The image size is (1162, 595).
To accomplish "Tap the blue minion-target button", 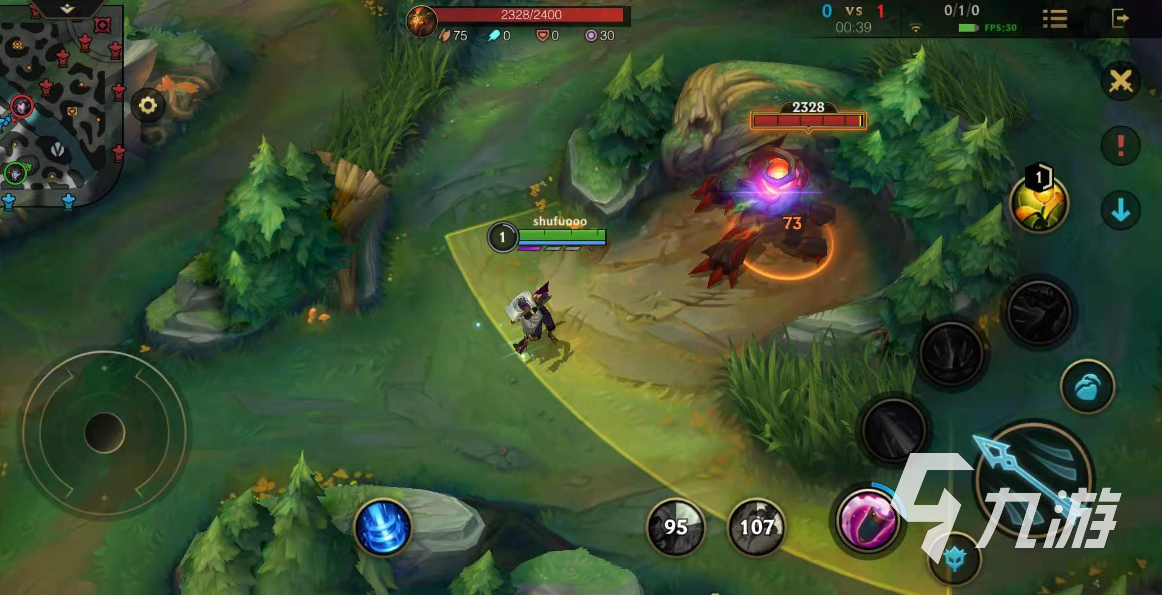I will pos(1088,387).
